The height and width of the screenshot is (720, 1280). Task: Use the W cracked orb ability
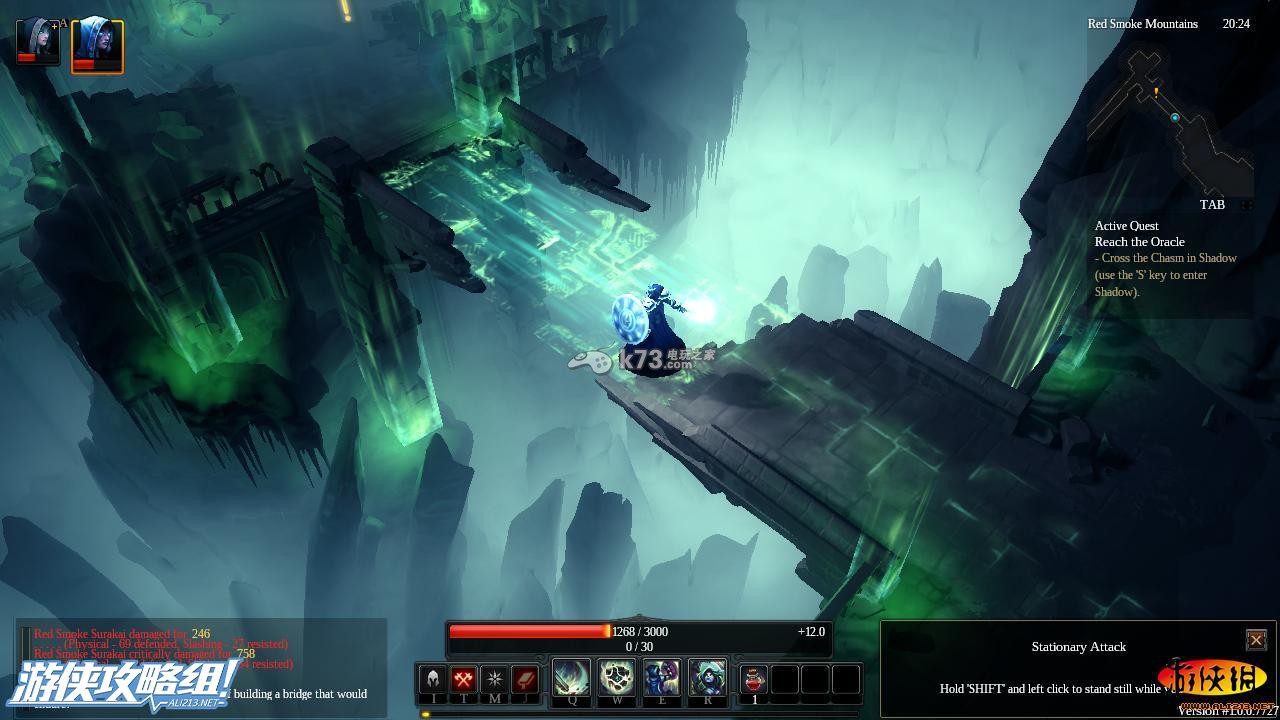pyautogui.click(x=617, y=678)
